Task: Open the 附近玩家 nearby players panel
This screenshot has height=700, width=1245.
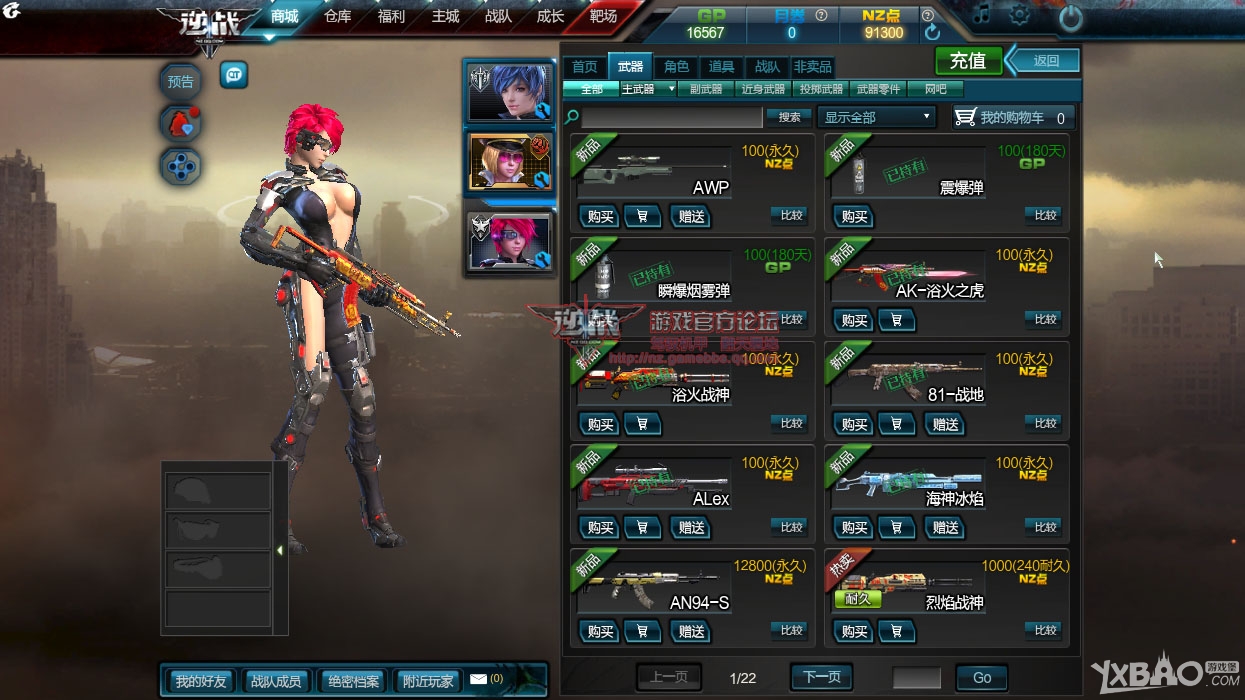Action: click(428, 681)
